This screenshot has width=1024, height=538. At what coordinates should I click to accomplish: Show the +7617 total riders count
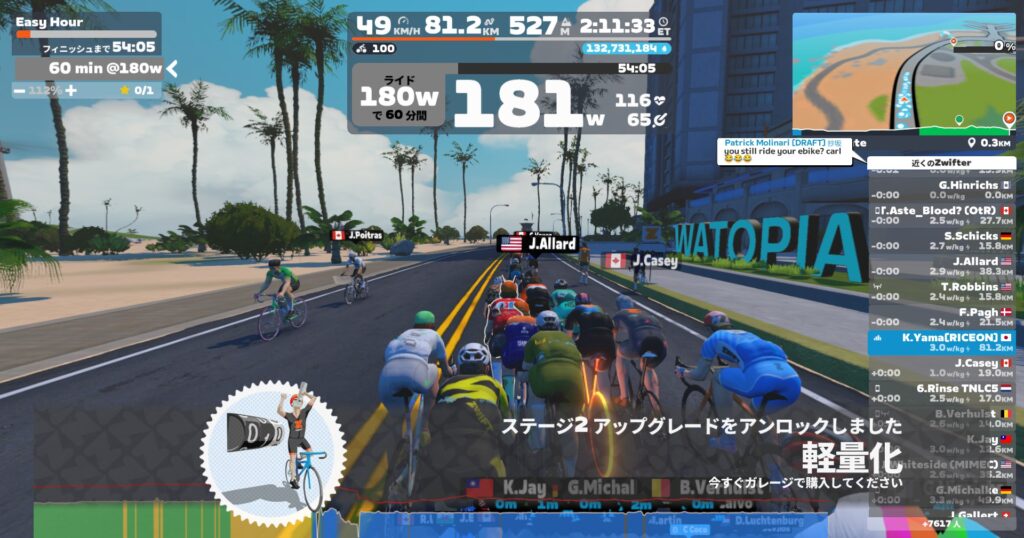[x=941, y=523]
